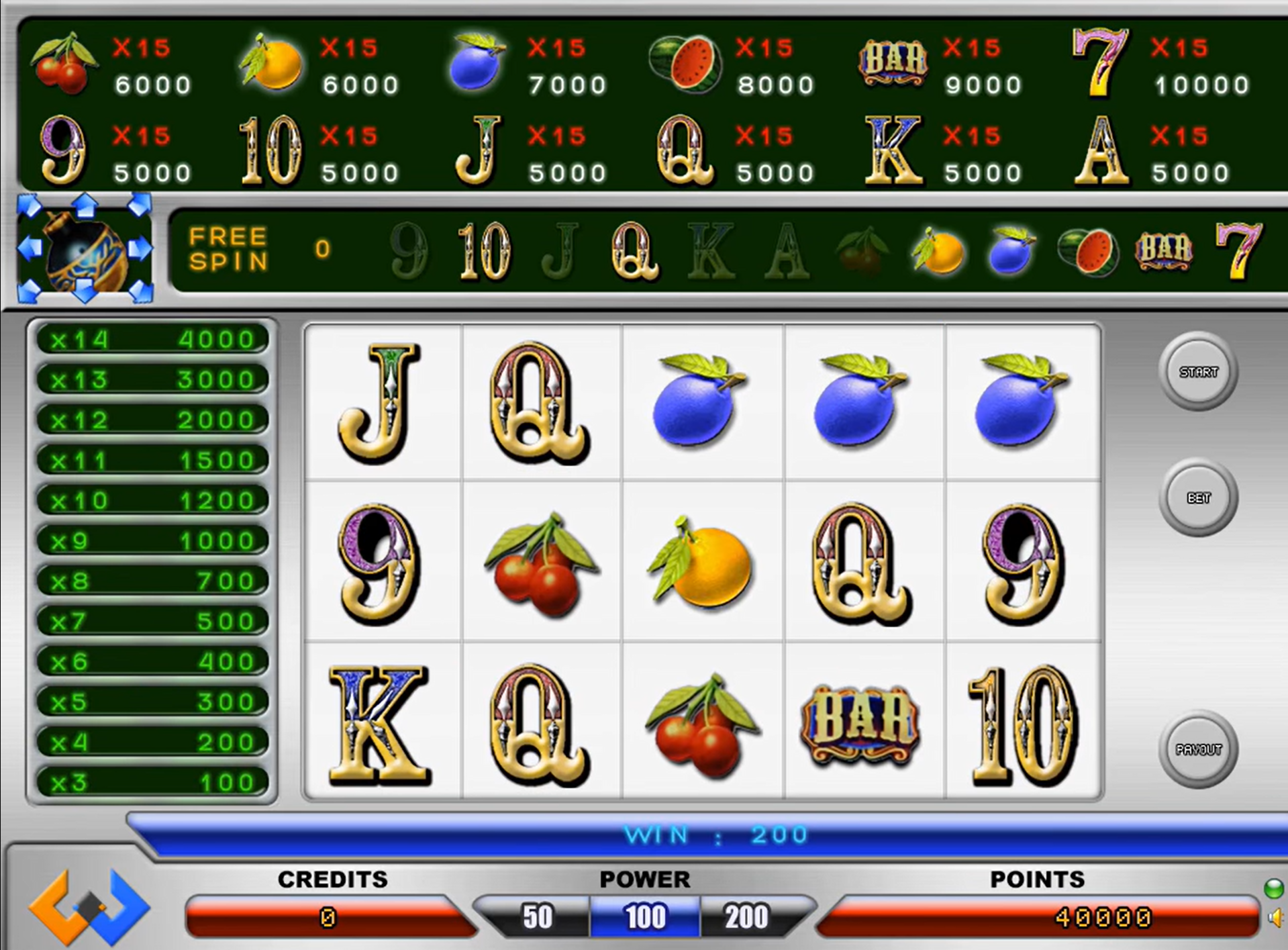Toggle the speaker sound icon
Viewport: 1288px width, 950px height.
point(1274,918)
